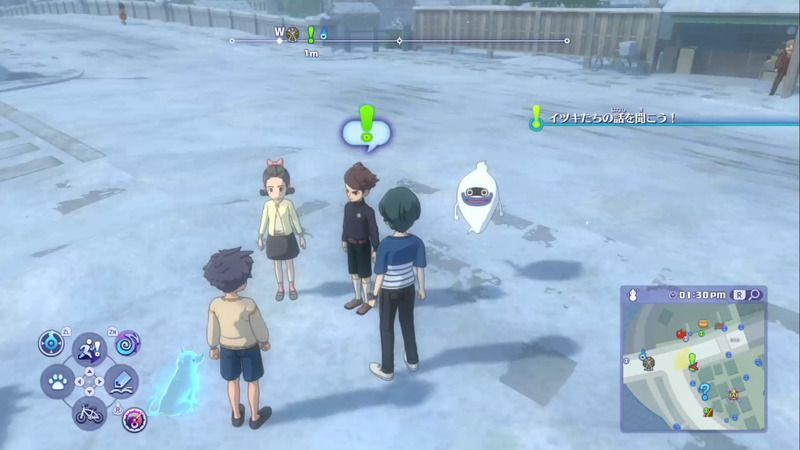800x450 pixels.
Task: Select the burger shop marker on minimap
Action: [703, 324]
